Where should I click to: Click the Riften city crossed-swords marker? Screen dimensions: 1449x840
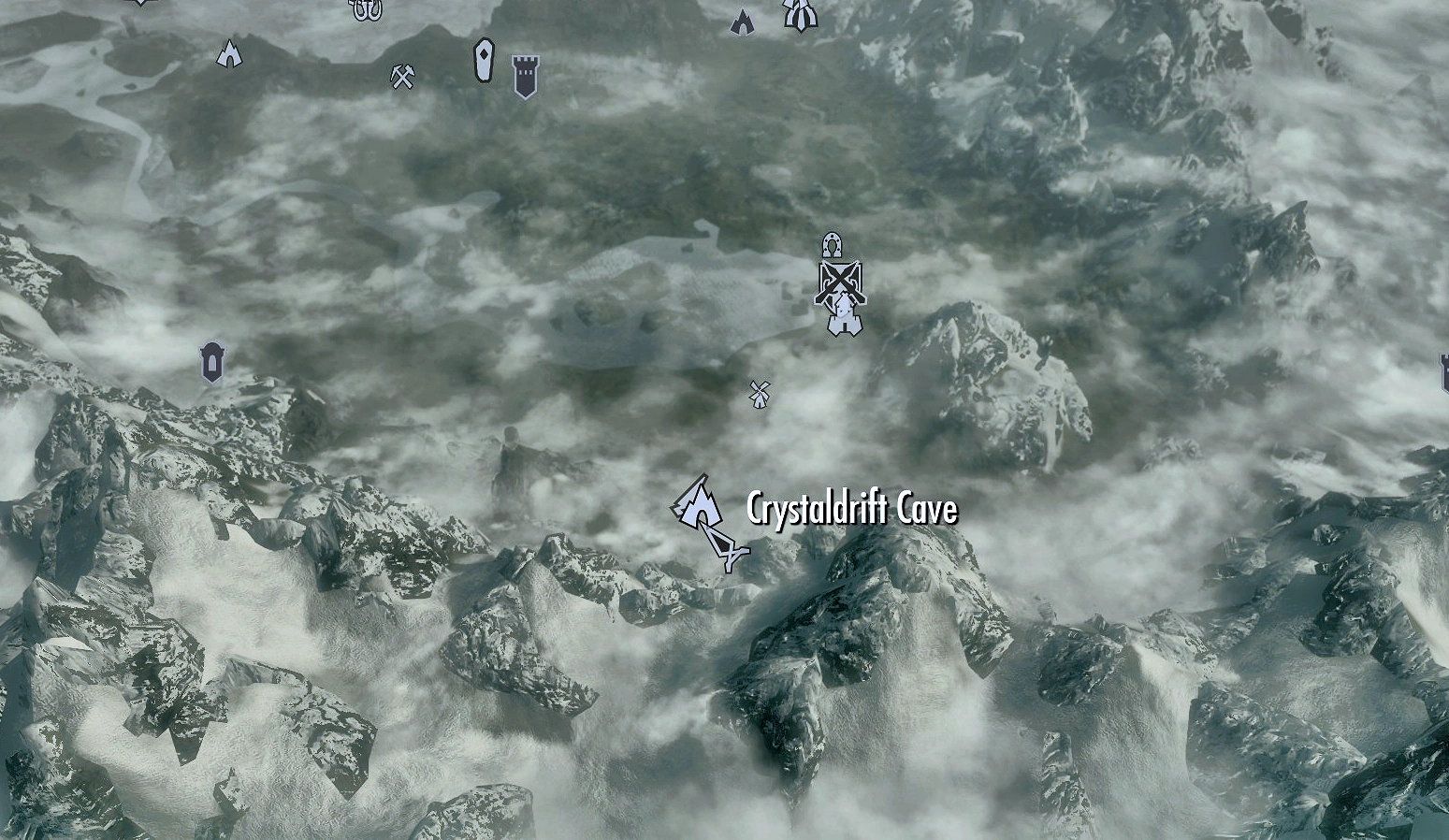(x=840, y=281)
